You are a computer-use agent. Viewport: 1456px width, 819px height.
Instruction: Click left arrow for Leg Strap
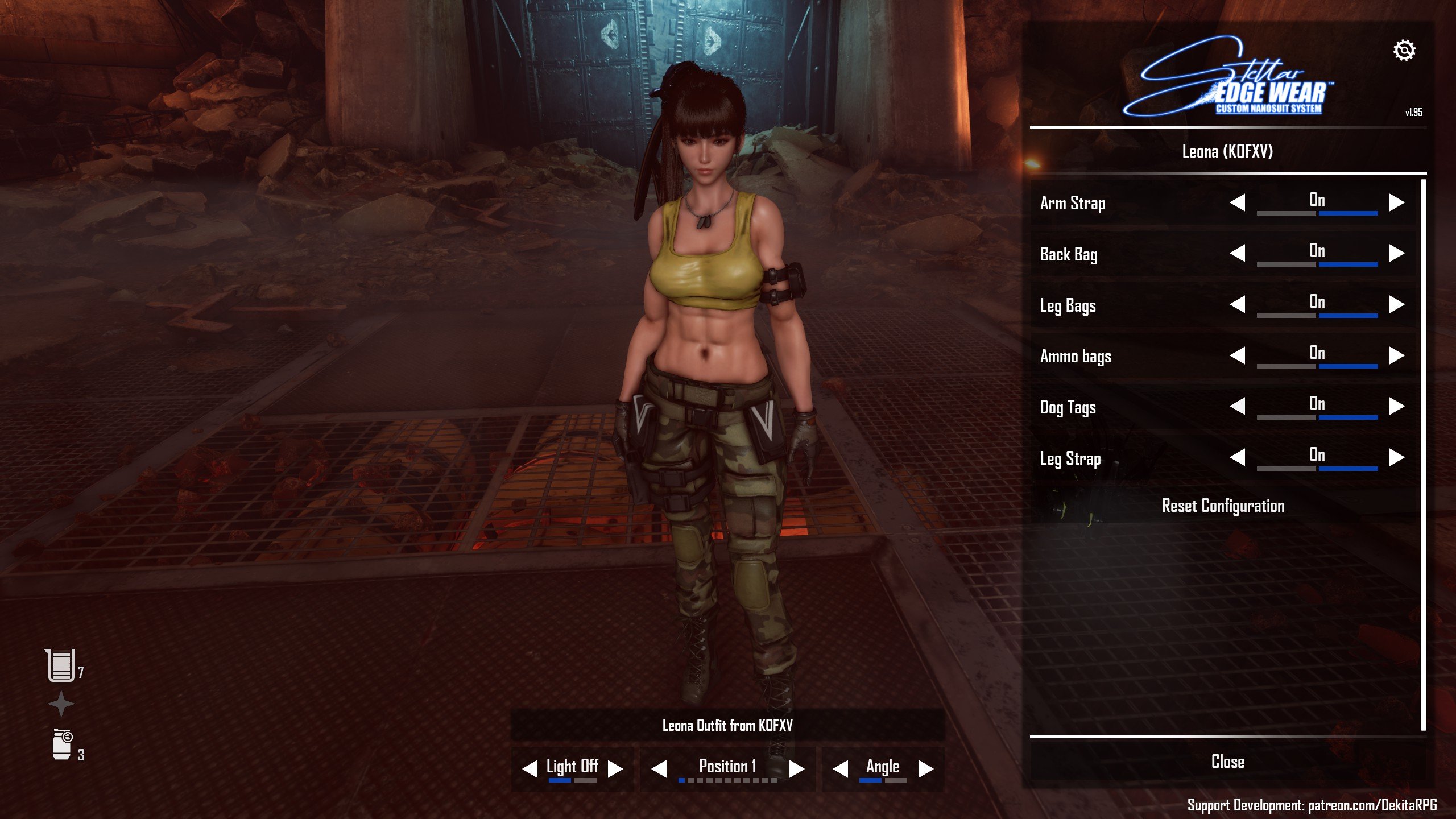coord(1238,457)
